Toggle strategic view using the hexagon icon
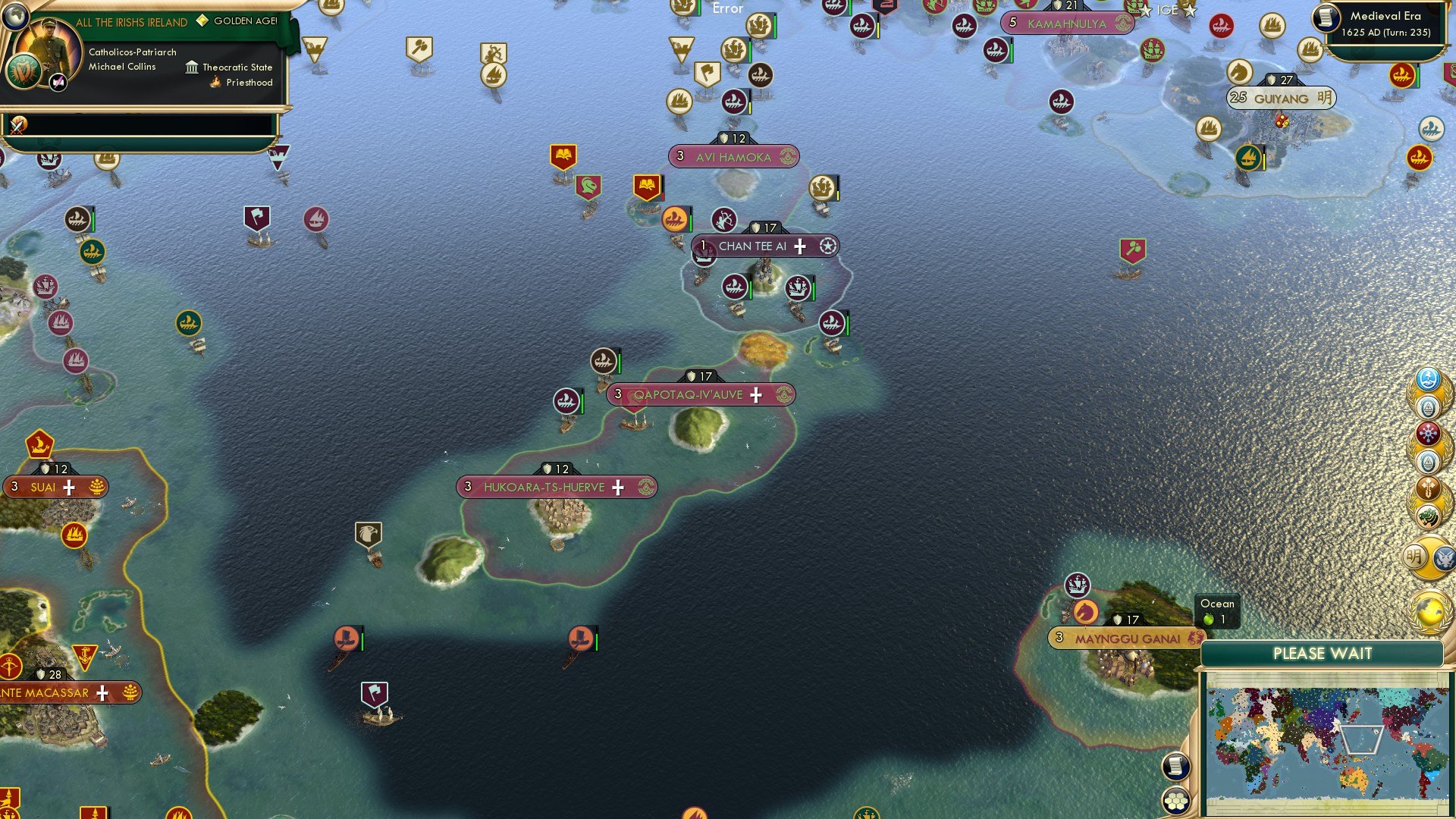Image resolution: width=1456 pixels, height=819 pixels. pyautogui.click(x=1176, y=799)
